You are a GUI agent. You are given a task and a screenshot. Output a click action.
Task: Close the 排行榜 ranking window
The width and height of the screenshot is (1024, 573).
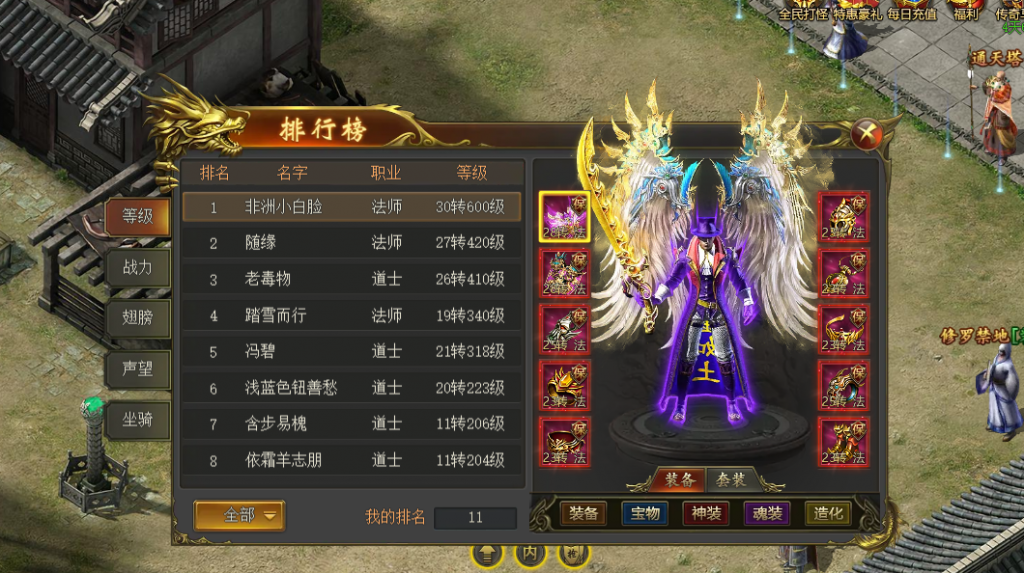click(x=868, y=133)
